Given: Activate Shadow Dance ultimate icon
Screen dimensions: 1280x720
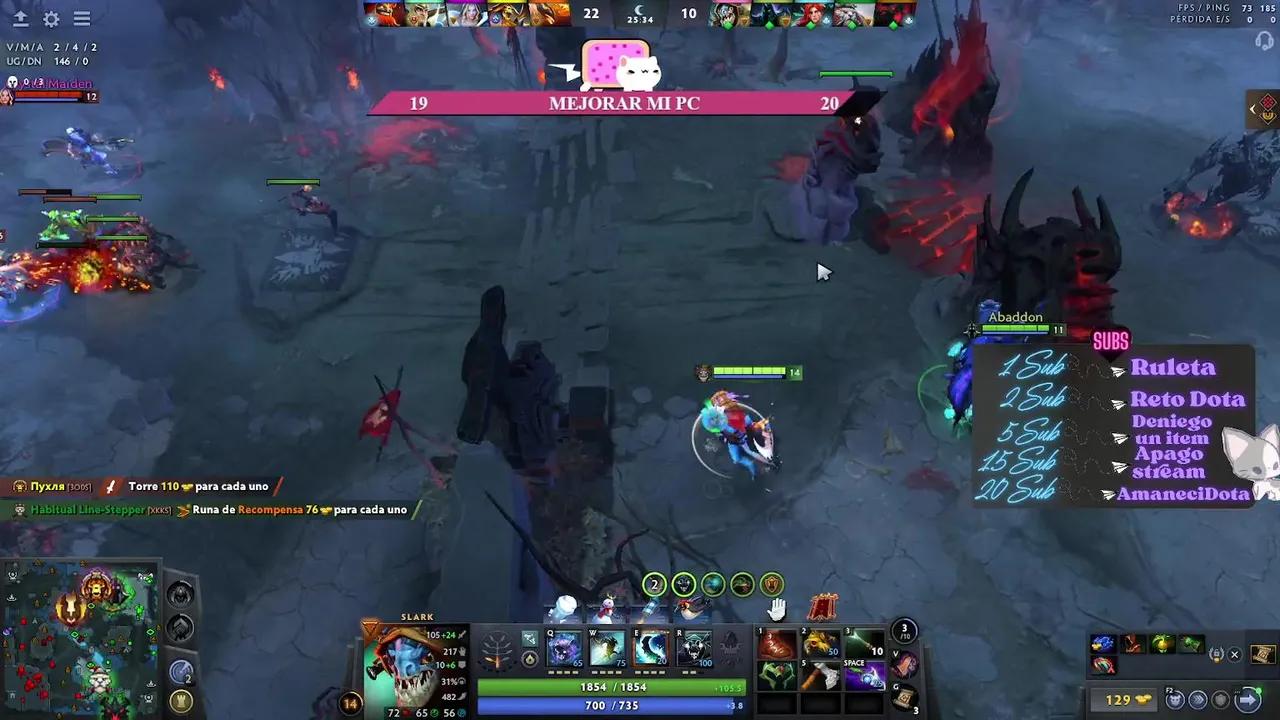Looking at the screenshot, I should pos(692,650).
